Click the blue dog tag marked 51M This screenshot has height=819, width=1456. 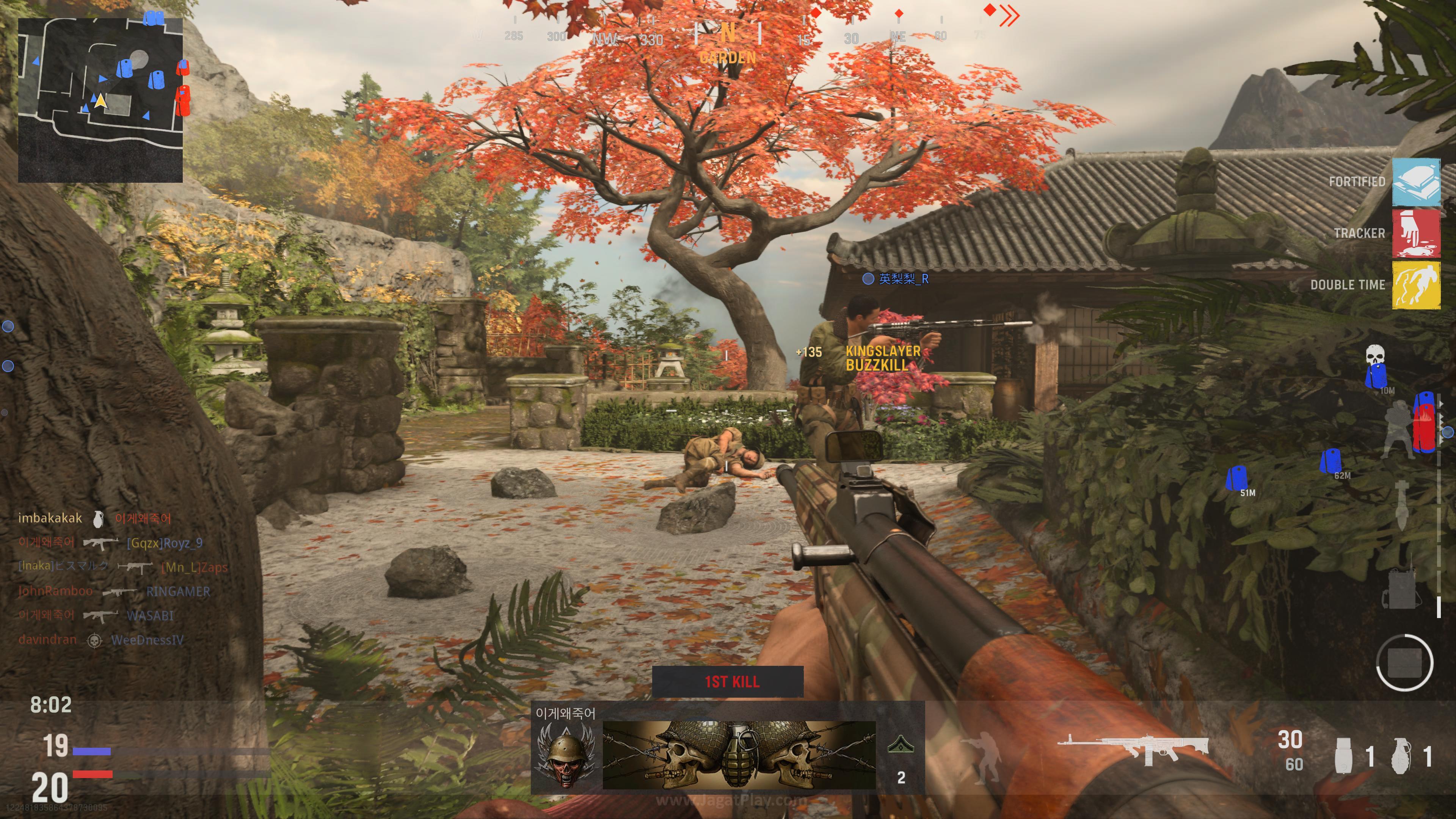point(1237,479)
